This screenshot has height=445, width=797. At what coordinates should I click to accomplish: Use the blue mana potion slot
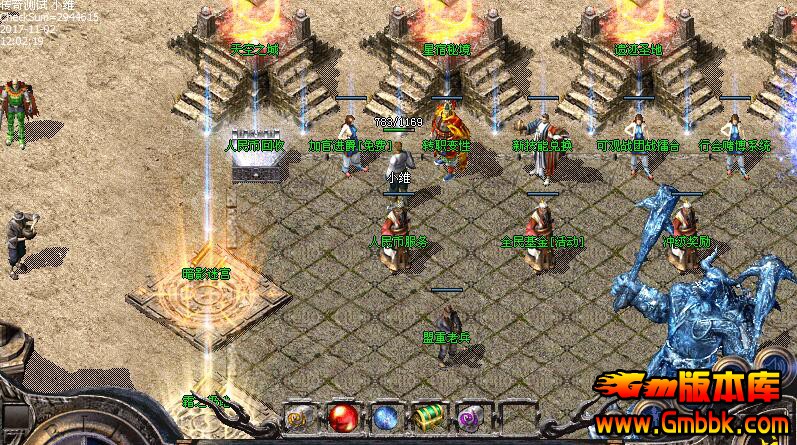point(388,417)
